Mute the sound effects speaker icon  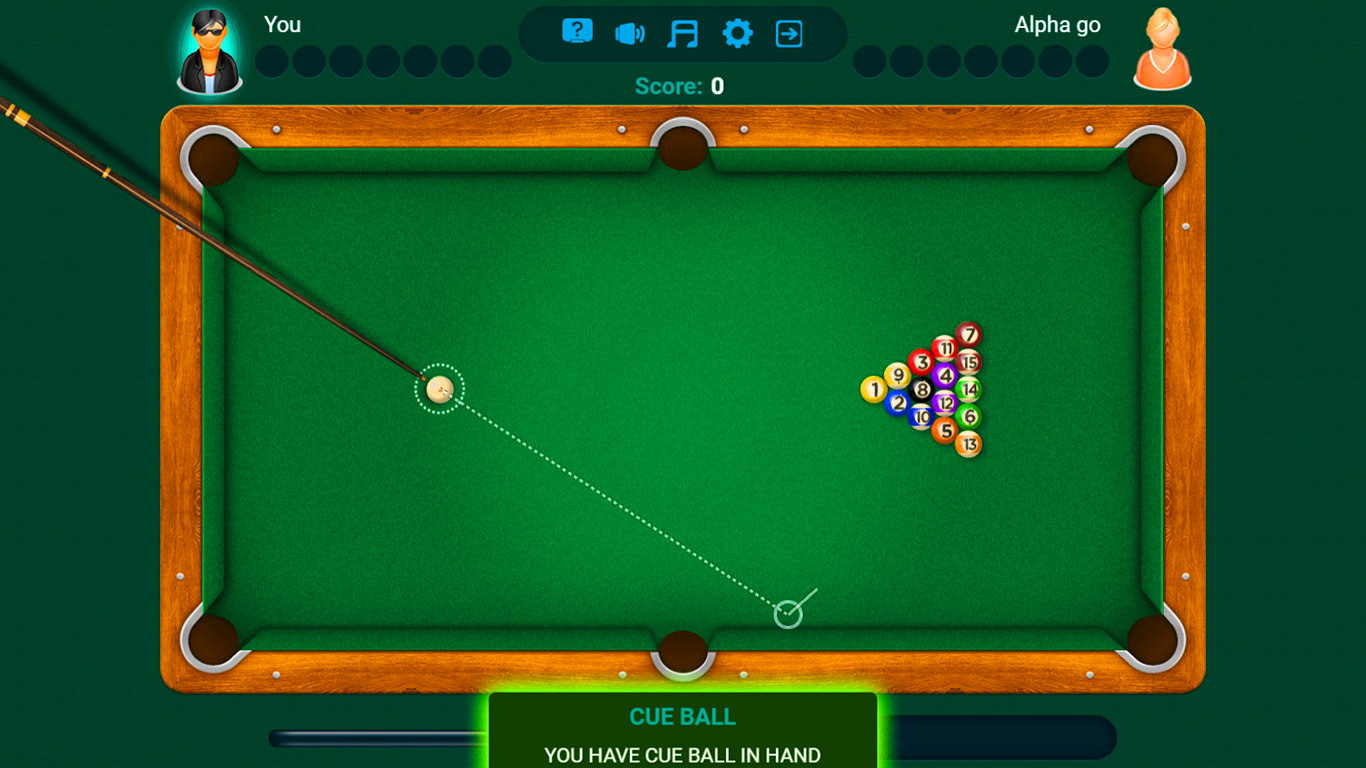pyautogui.click(x=630, y=32)
